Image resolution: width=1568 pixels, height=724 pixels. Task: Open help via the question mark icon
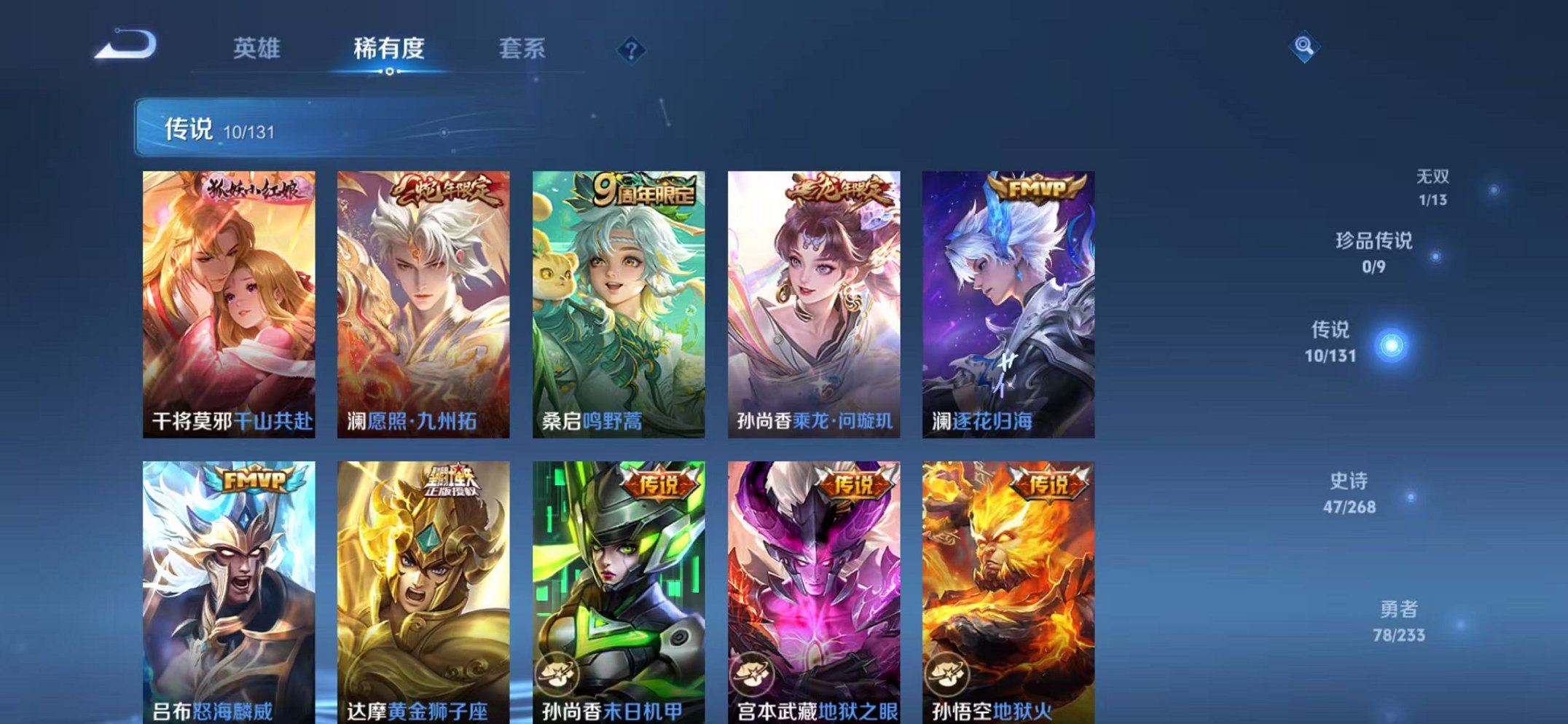(631, 50)
